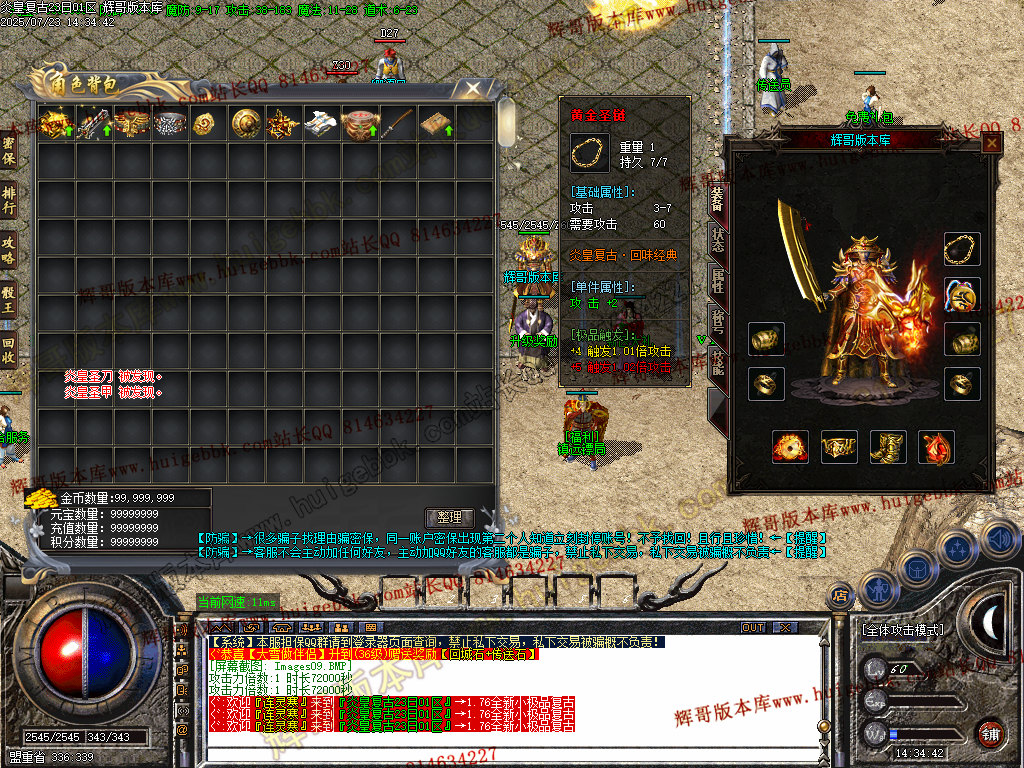Select the silver studded bracelet in backpack

tap(170, 124)
